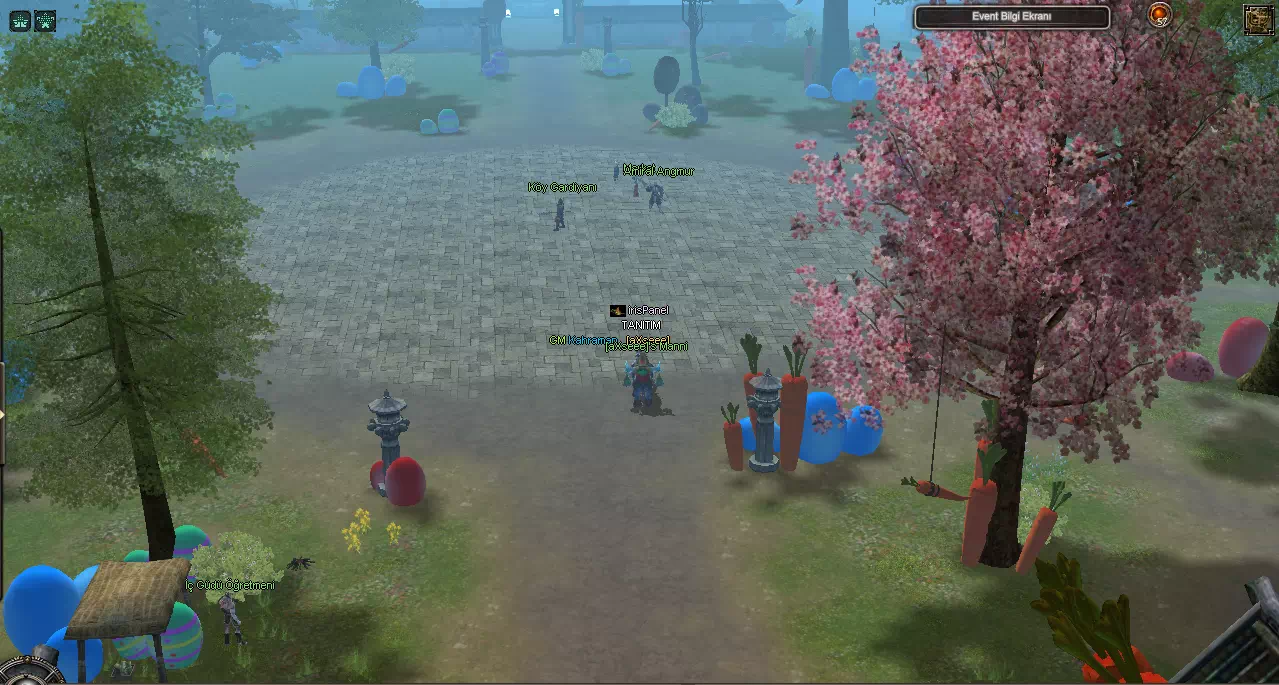Open the Event Bilgi Ekranı panel
Viewport: 1279px width, 685px height.
(1012, 17)
